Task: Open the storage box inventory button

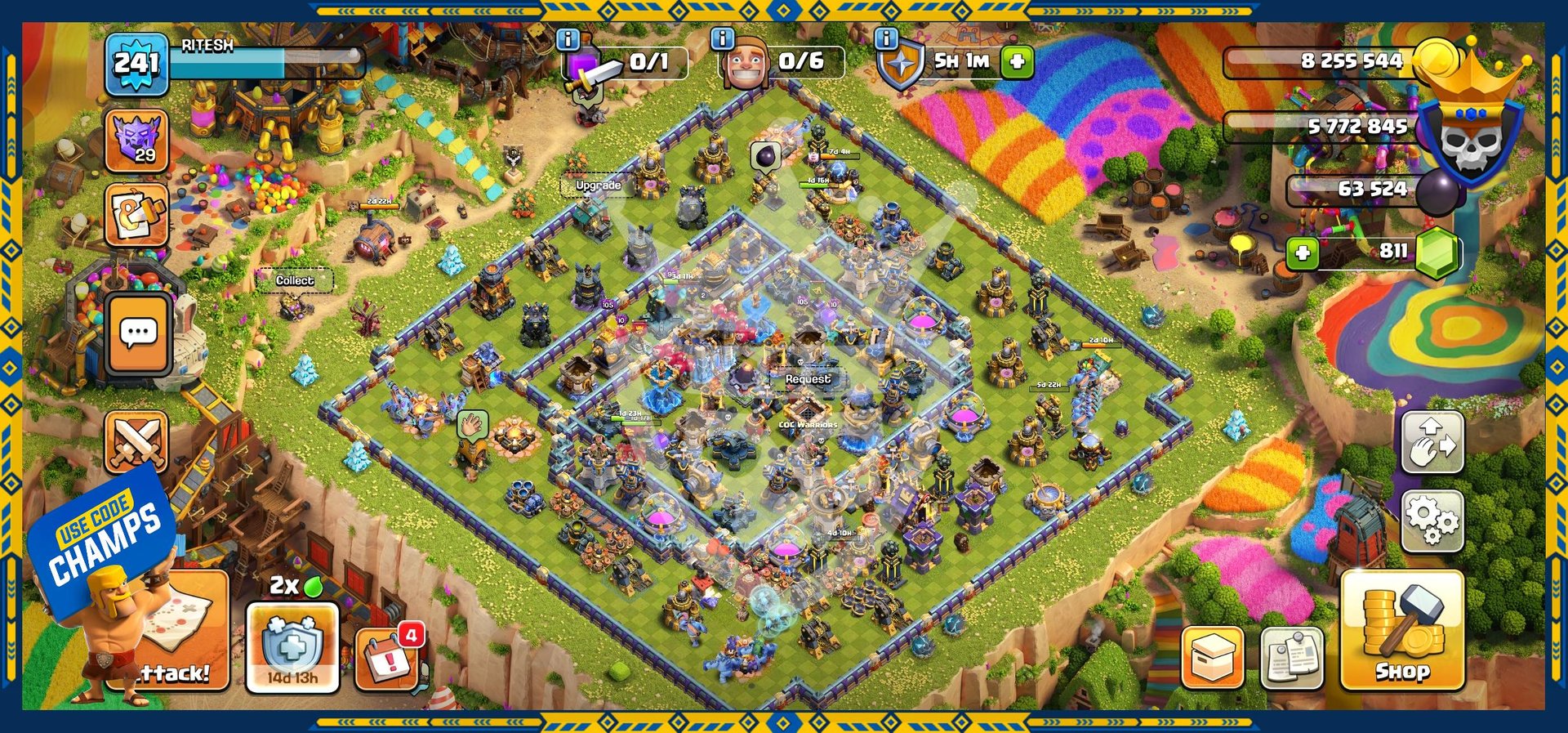Action: (x=1213, y=658)
